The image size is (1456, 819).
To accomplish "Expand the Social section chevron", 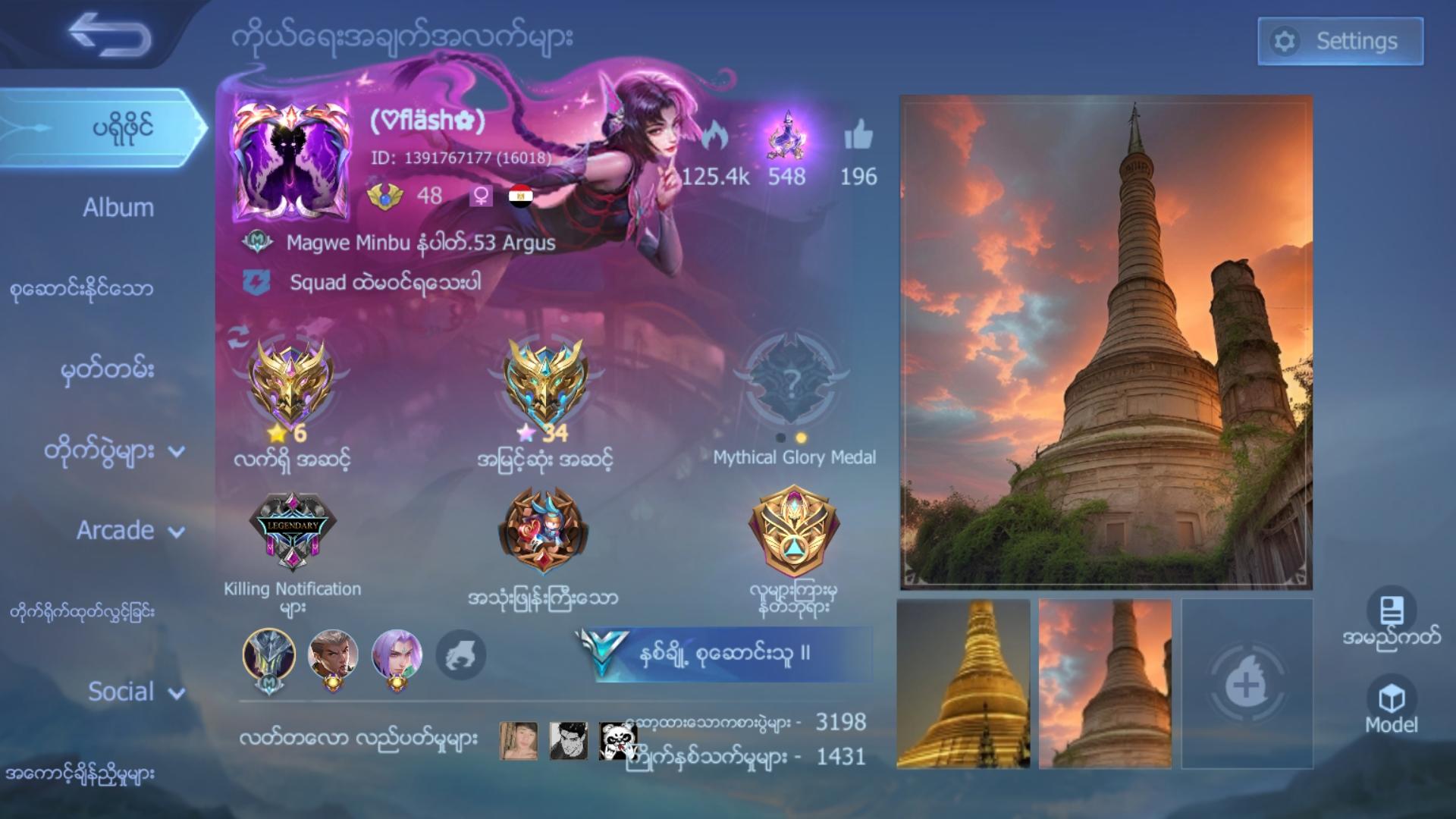I will click(x=177, y=692).
